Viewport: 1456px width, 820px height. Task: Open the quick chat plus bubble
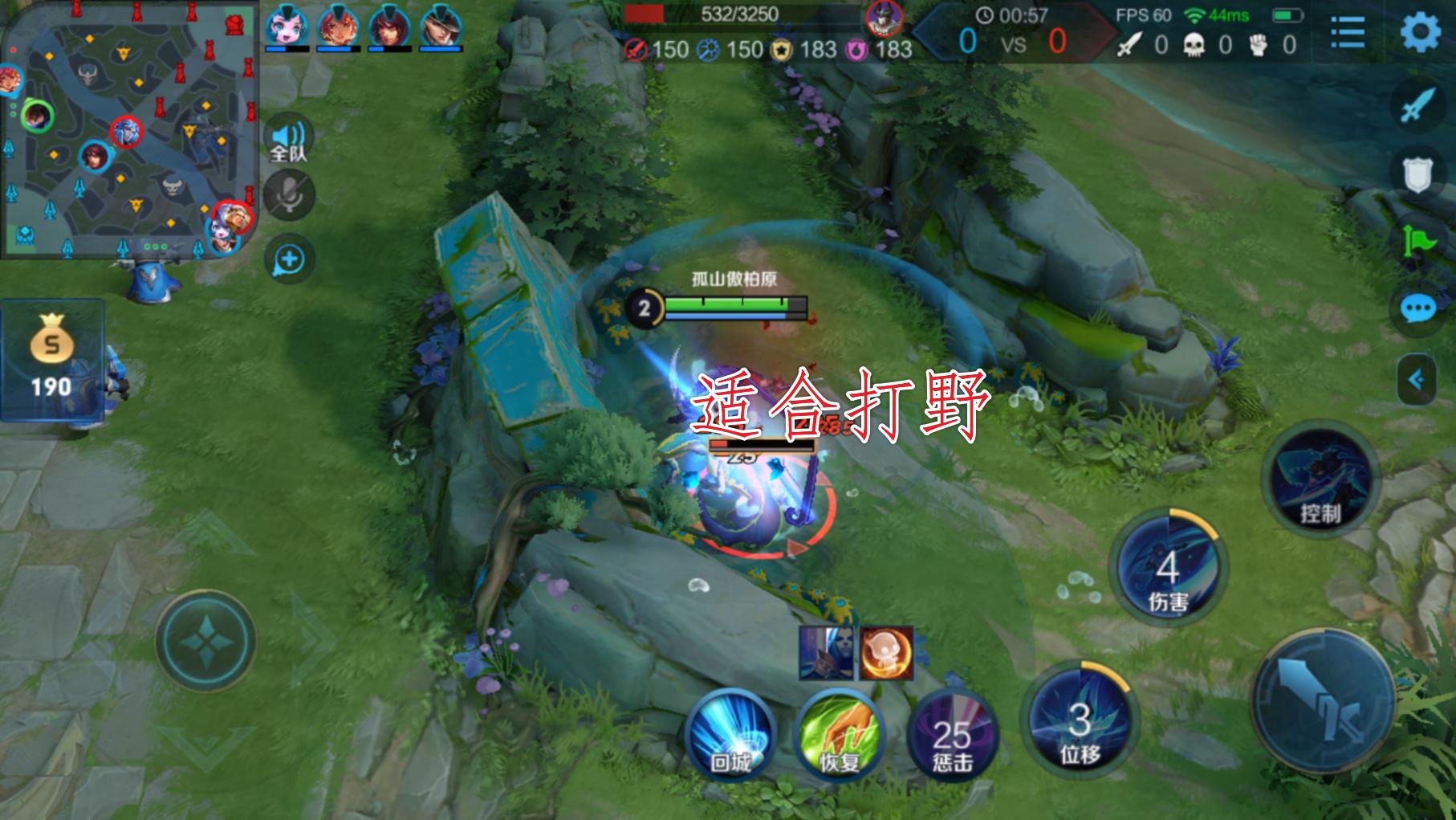coord(289,259)
